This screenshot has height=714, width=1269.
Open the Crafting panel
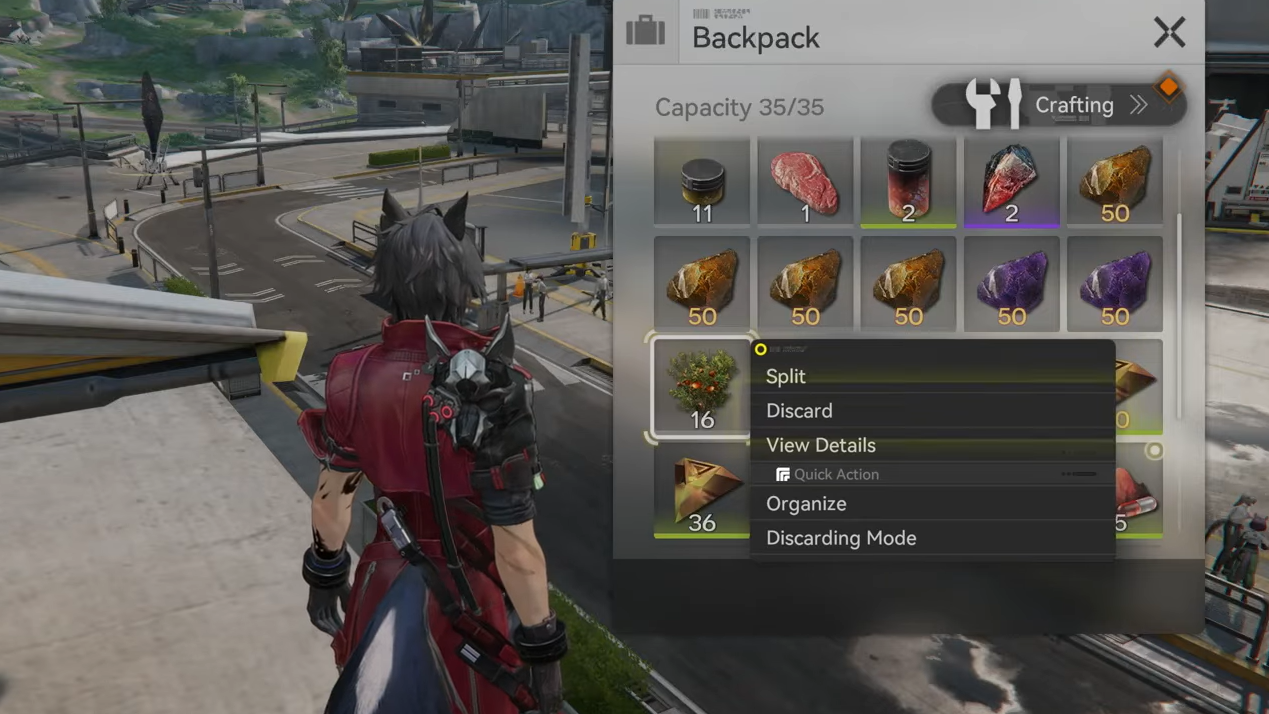1059,105
